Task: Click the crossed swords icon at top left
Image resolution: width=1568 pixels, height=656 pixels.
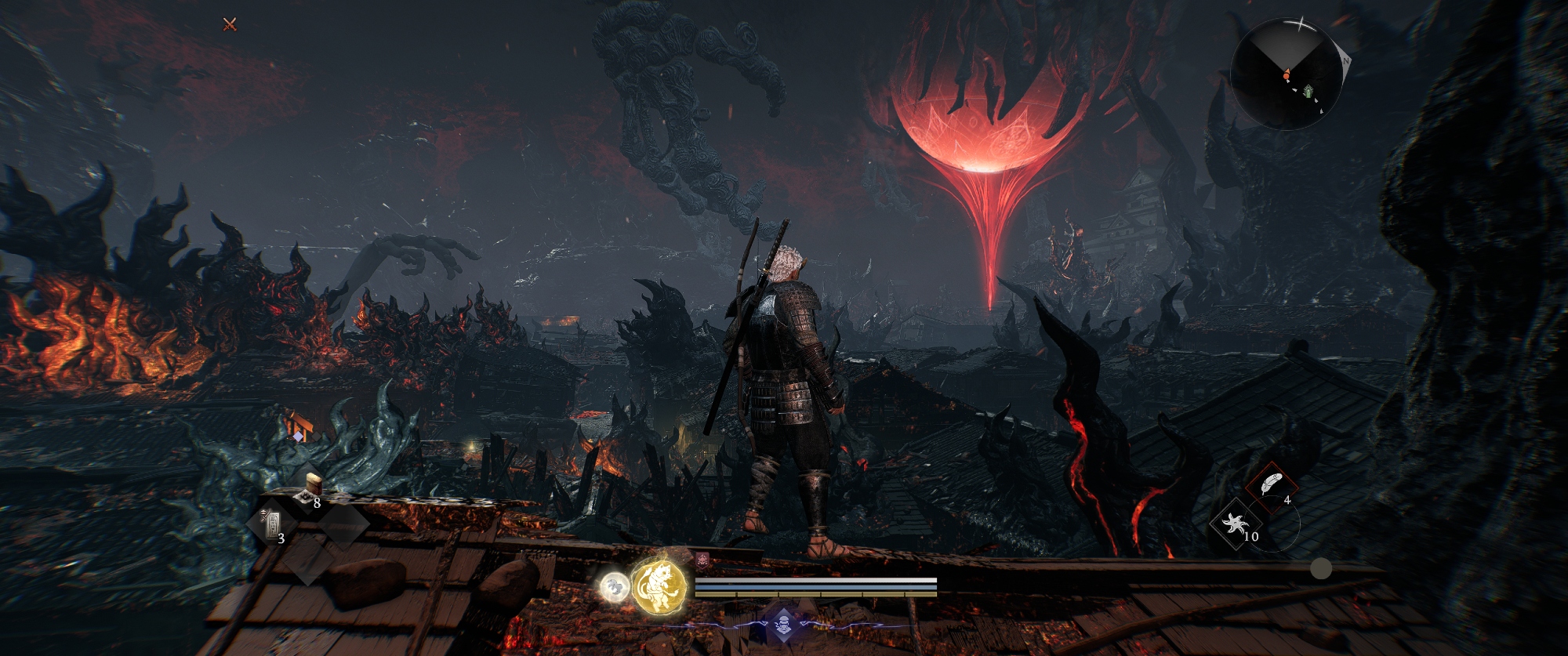Action: (x=230, y=24)
